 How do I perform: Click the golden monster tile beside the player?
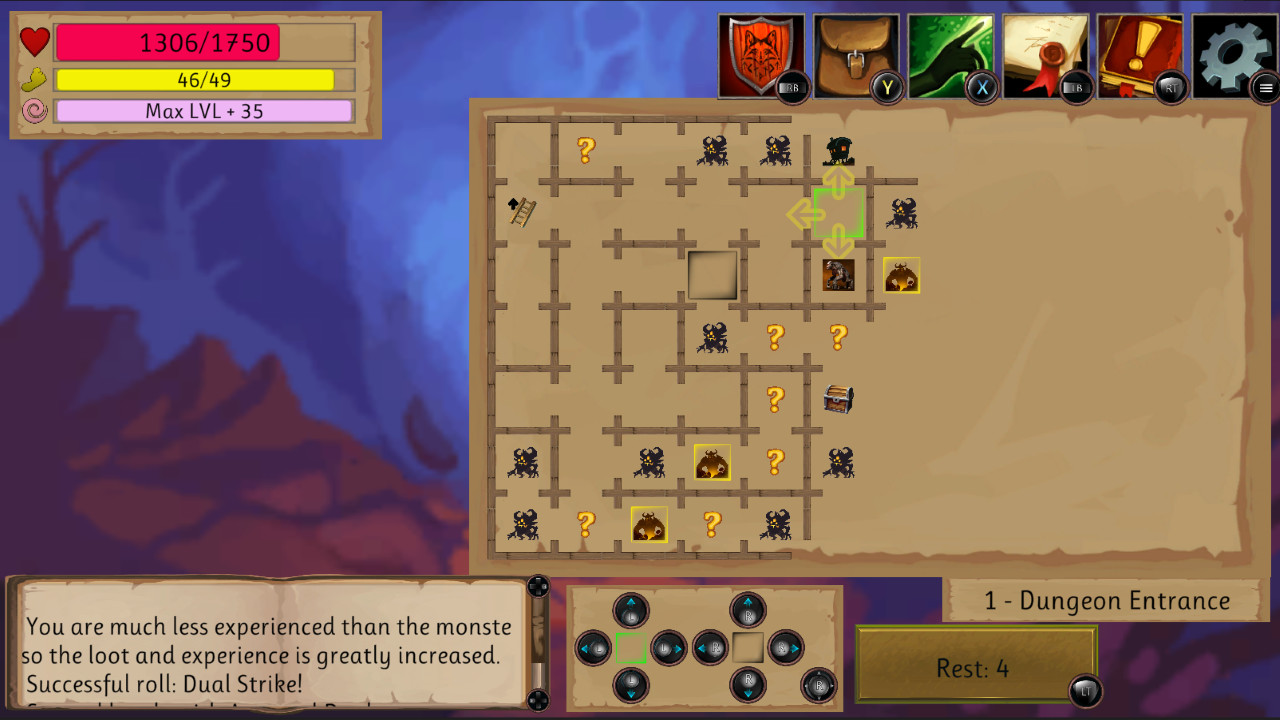point(902,275)
